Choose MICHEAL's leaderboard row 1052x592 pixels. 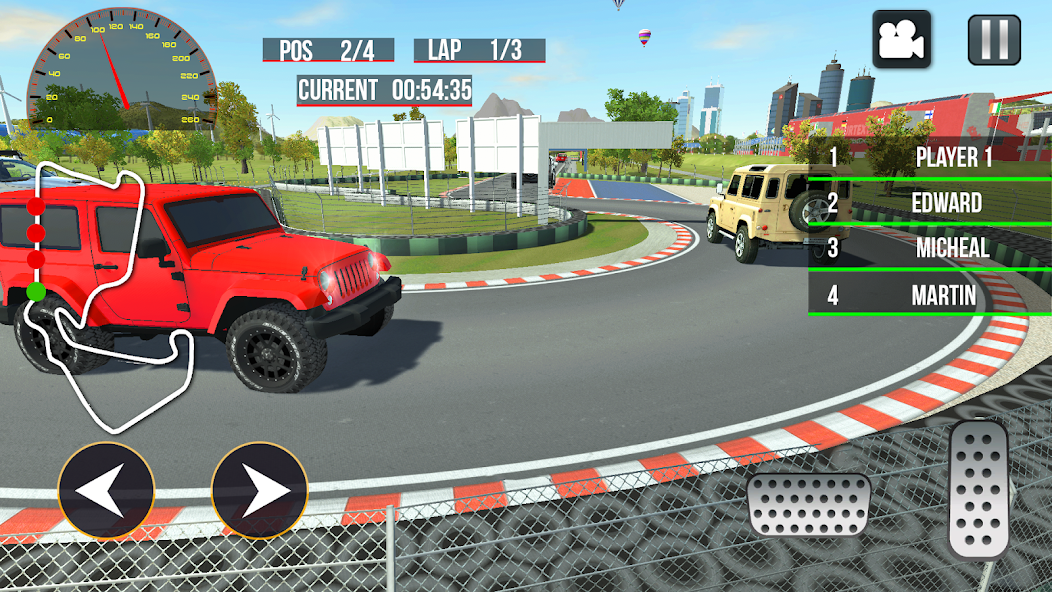tap(929, 248)
